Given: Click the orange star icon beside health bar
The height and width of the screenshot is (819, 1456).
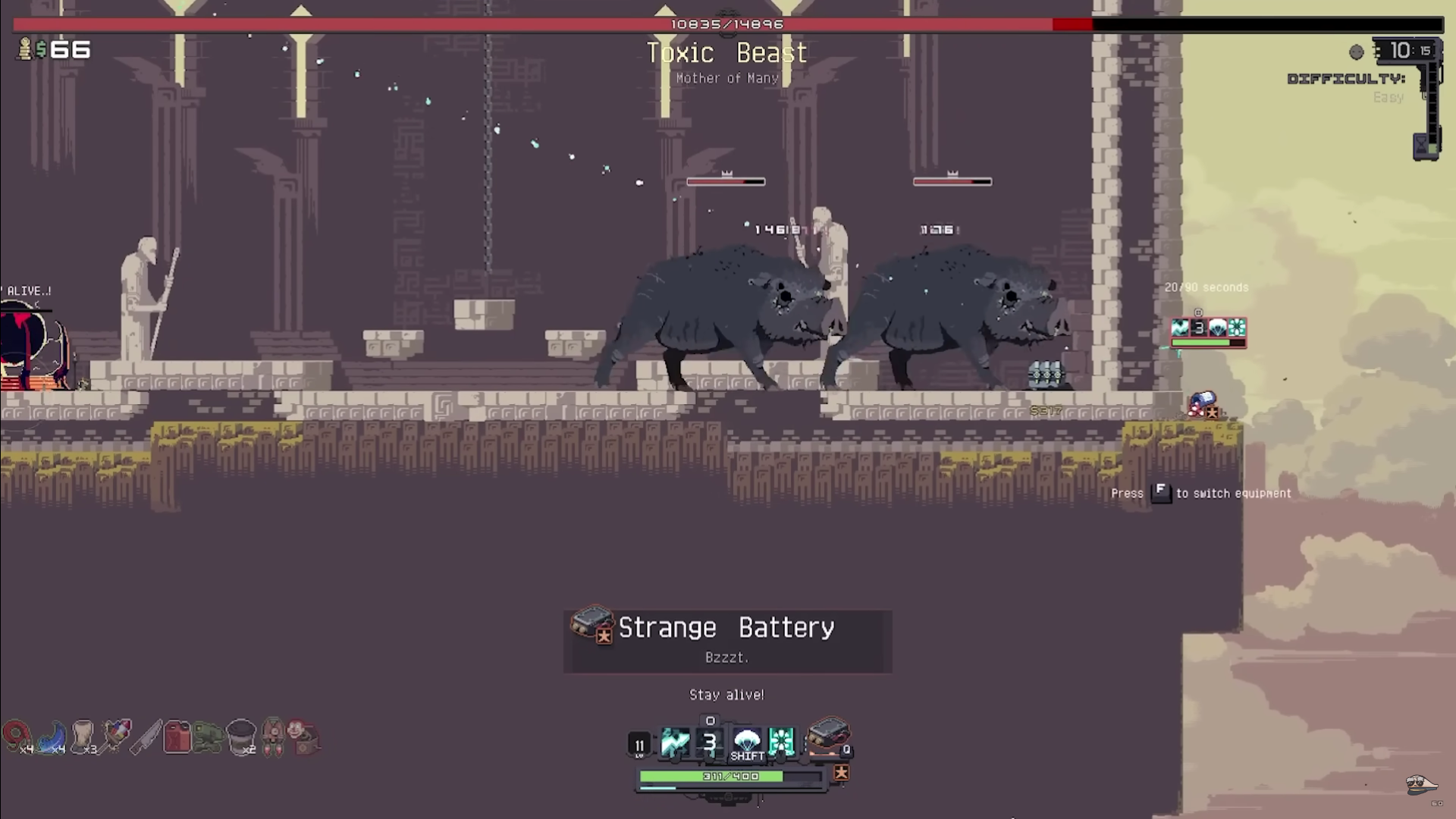Looking at the screenshot, I should [841, 773].
